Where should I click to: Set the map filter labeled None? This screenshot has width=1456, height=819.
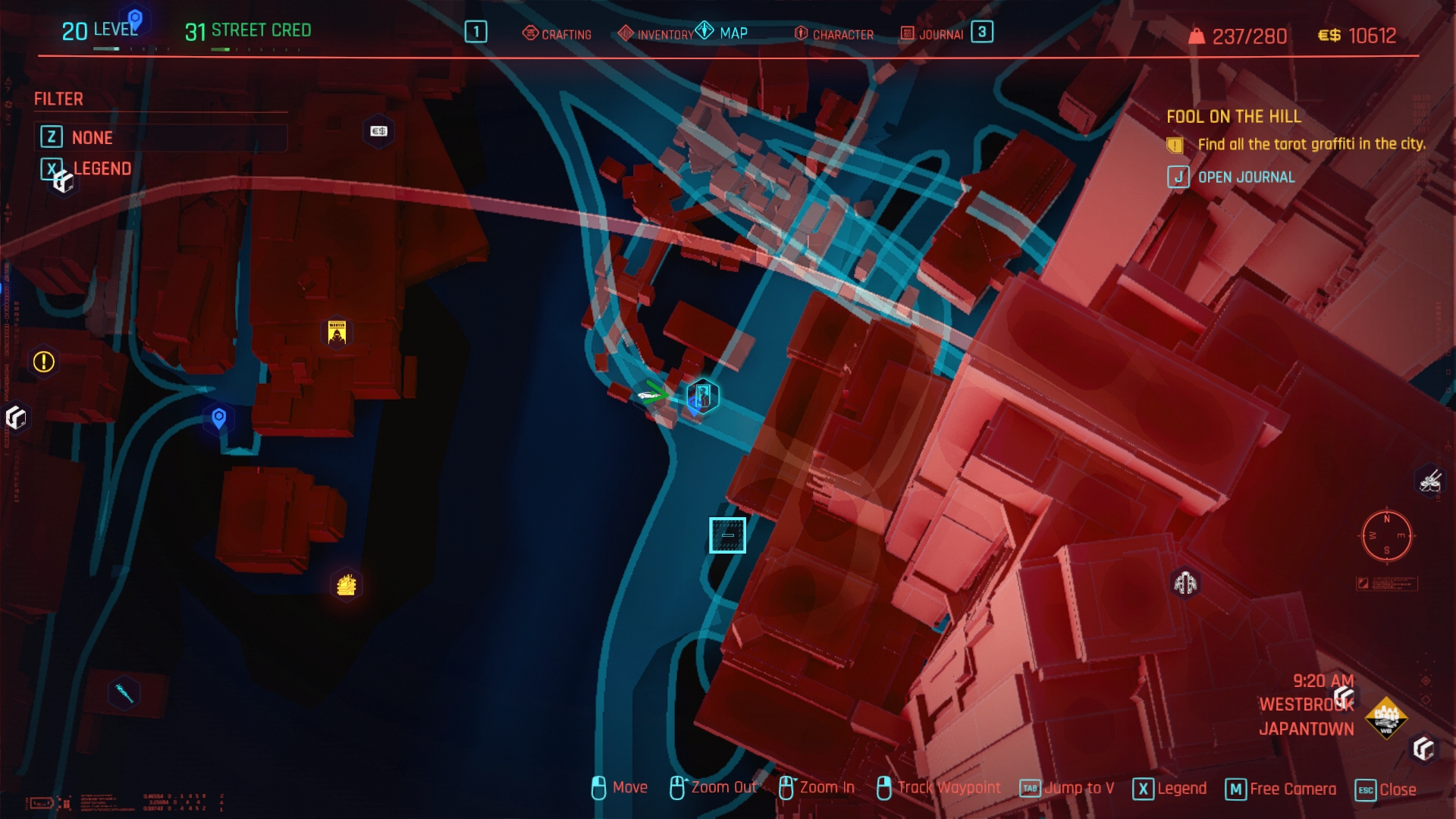click(92, 137)
